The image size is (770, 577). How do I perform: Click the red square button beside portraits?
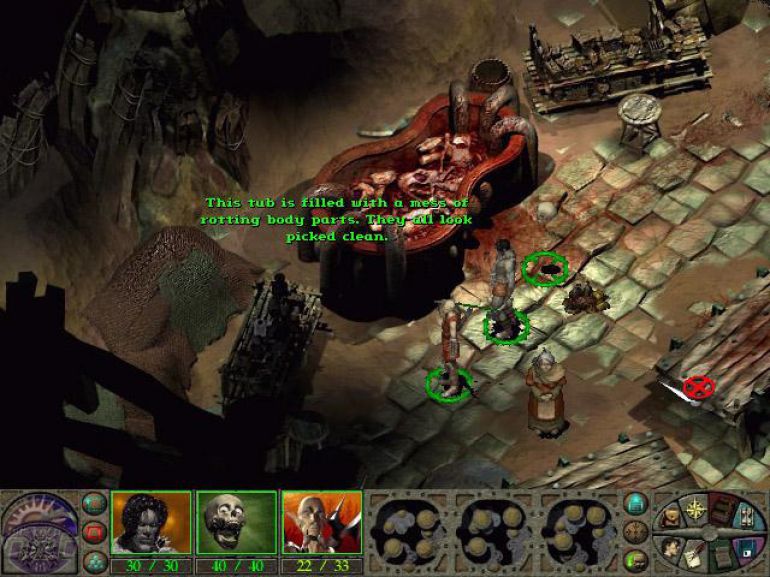93,531
